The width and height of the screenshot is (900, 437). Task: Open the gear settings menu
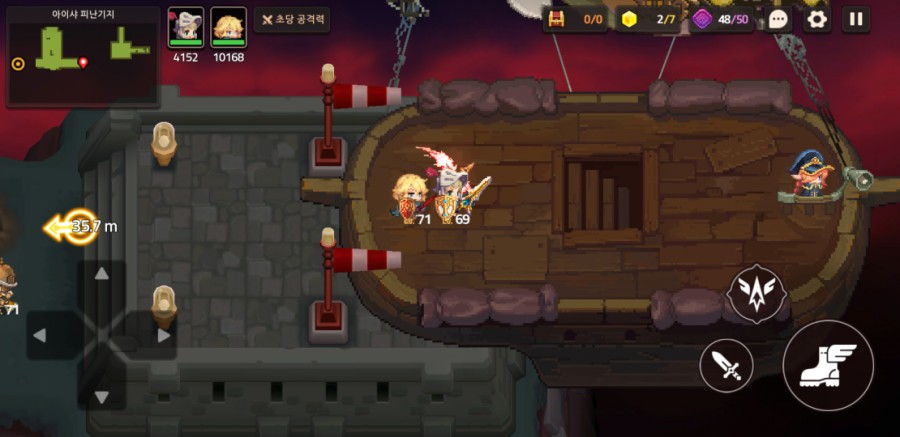[x=817, y=19]
